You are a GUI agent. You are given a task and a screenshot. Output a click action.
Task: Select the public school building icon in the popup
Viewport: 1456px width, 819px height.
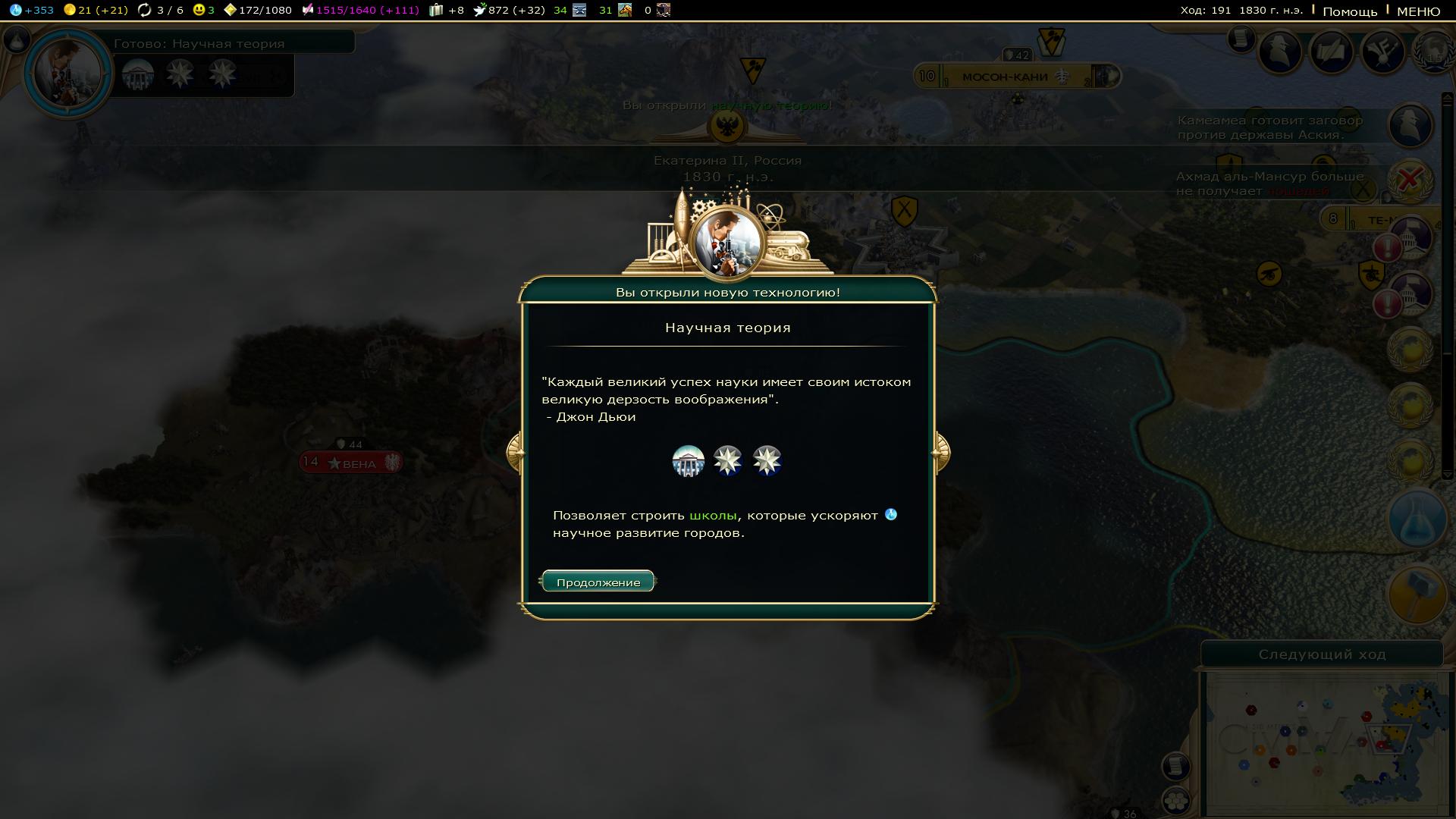[688, 460]
